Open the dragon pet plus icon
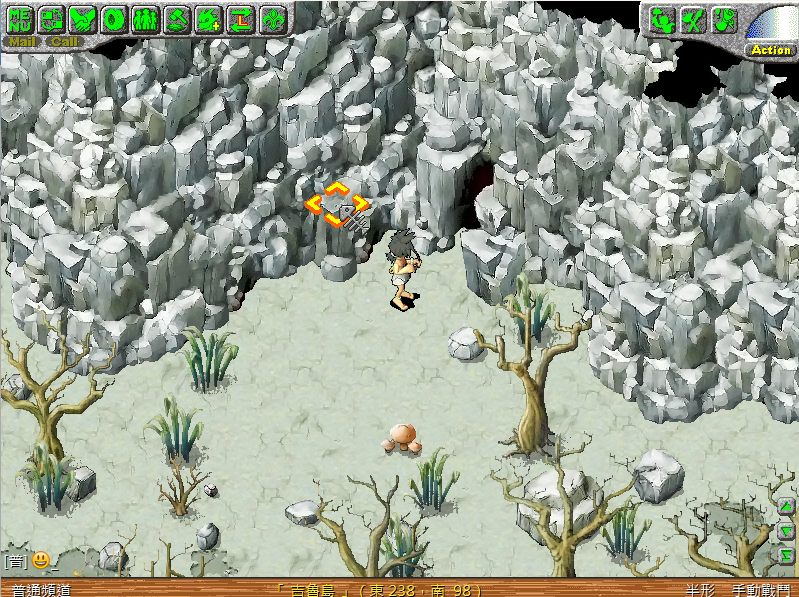 coord(209,17)
